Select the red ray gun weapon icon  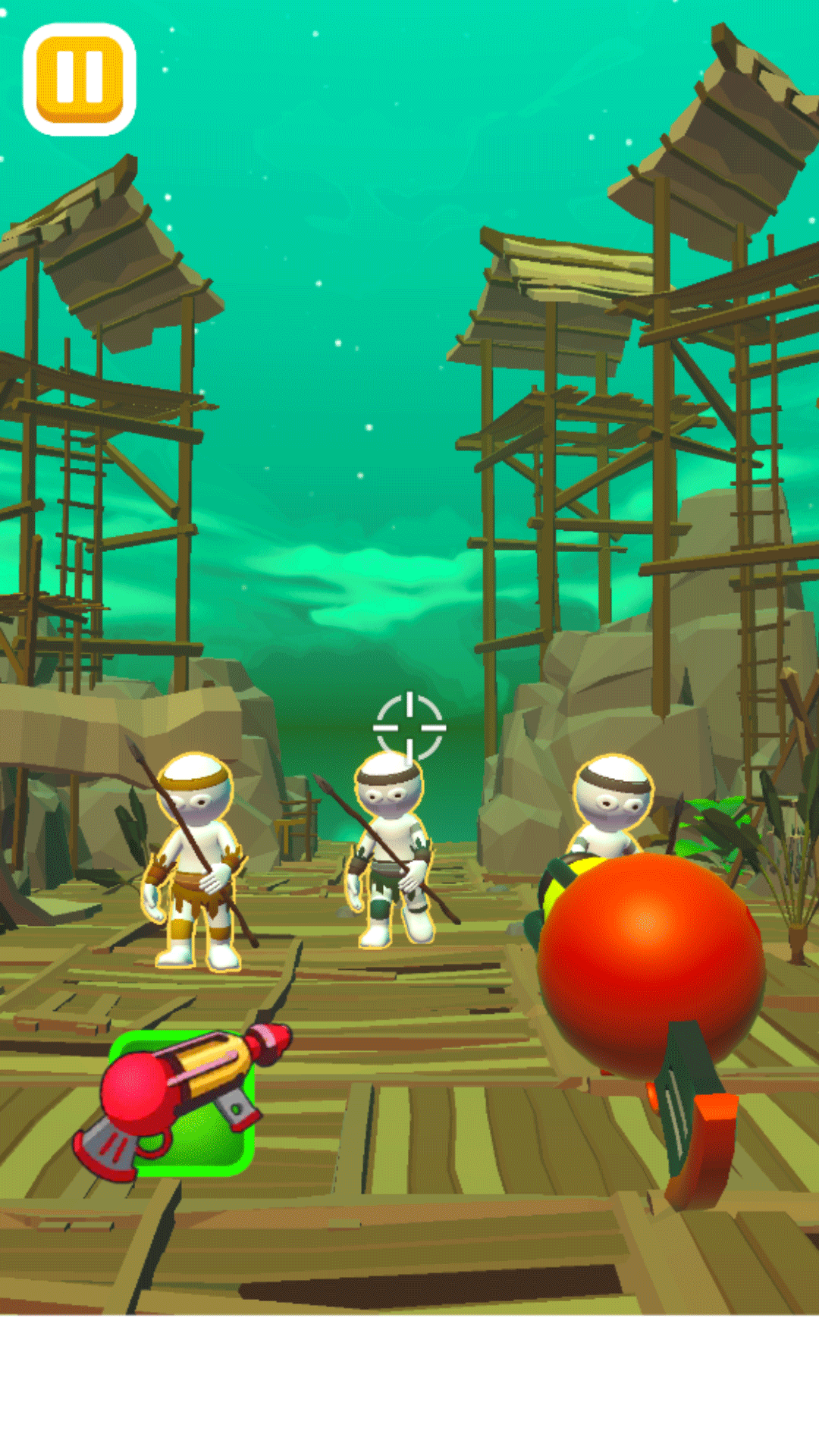tap(182, 1101)
